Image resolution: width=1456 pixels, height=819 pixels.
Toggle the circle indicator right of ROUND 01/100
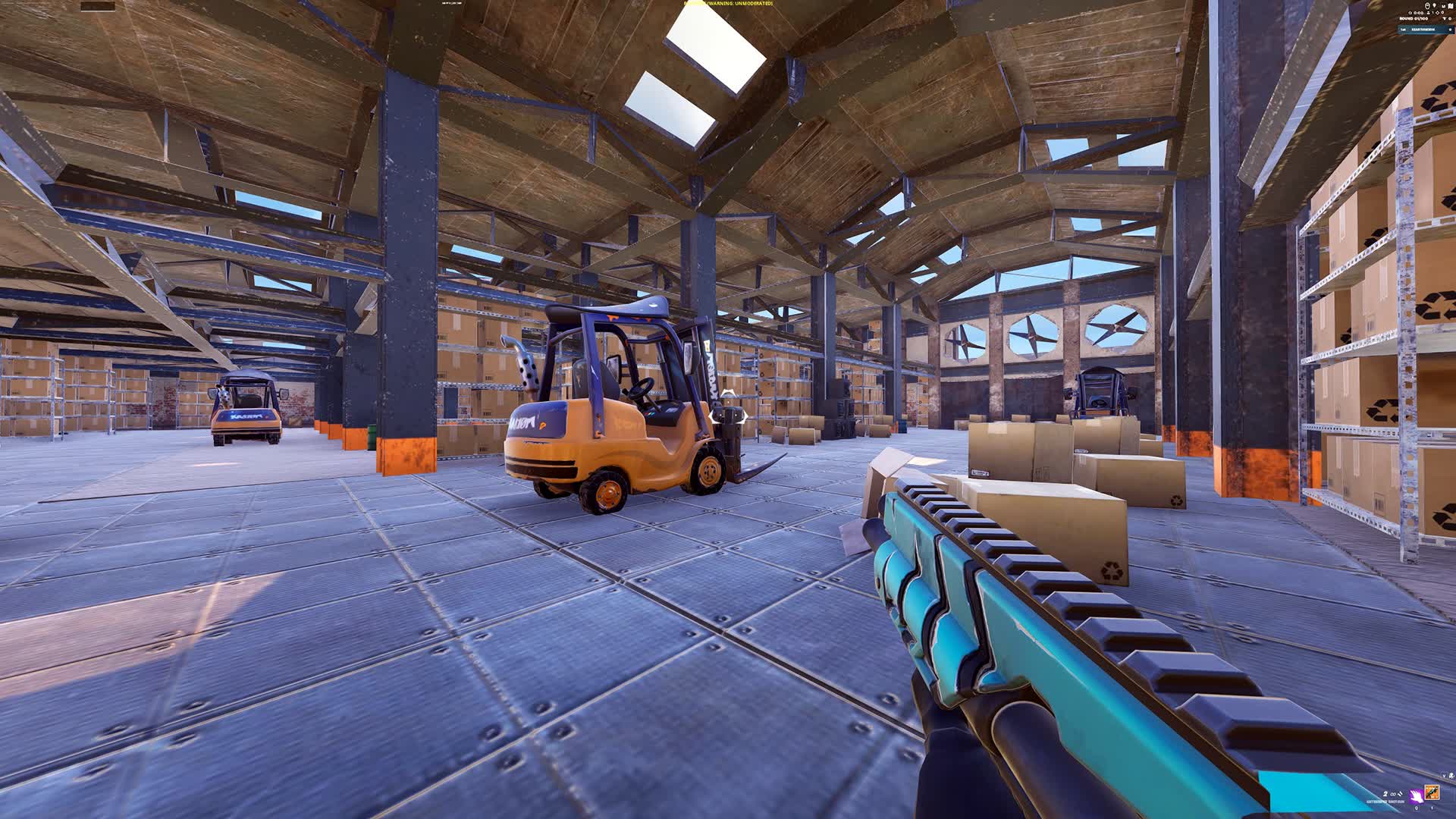[x=1451, y=19]
